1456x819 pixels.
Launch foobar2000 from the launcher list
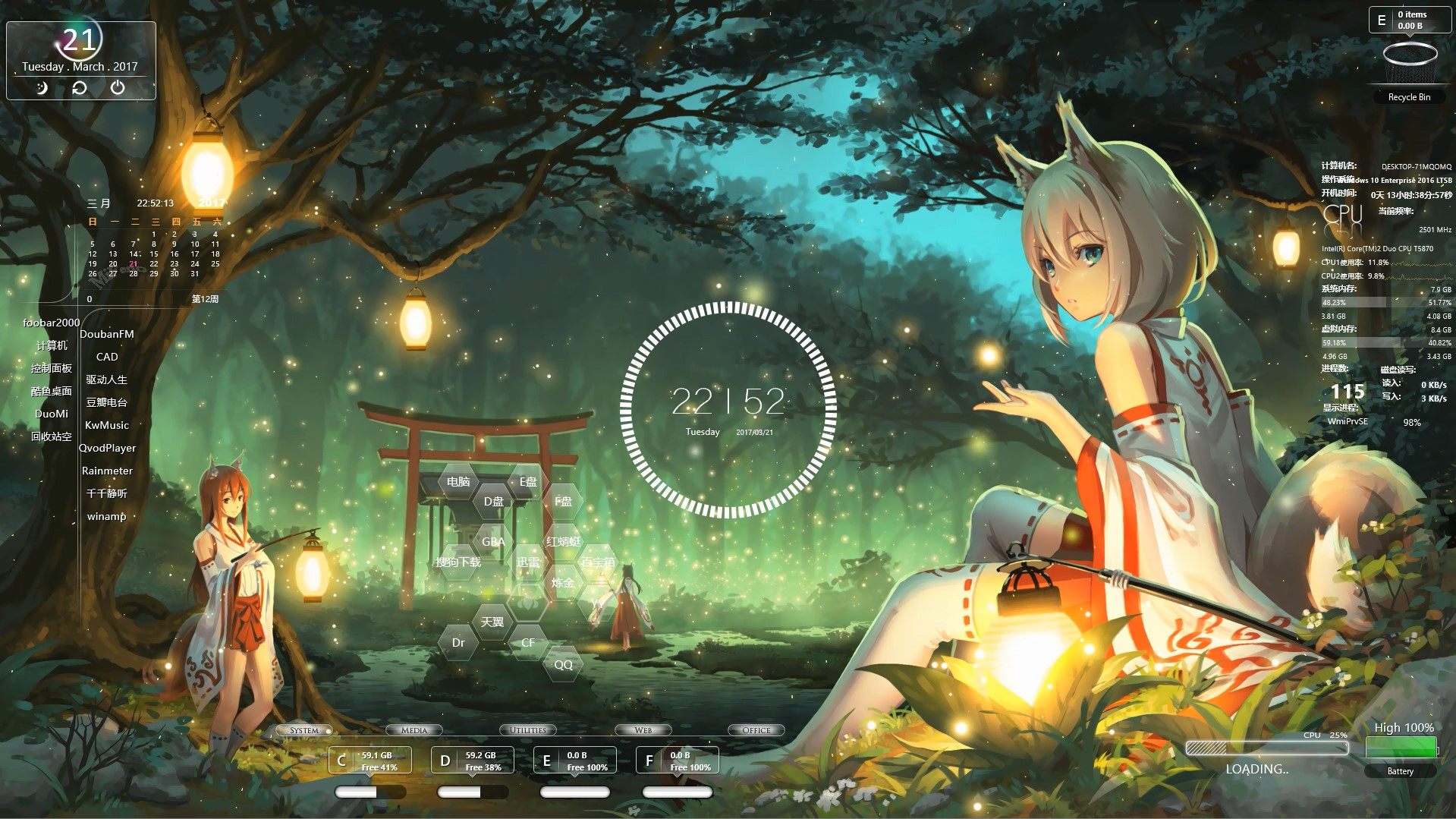(x=51, y=323)
